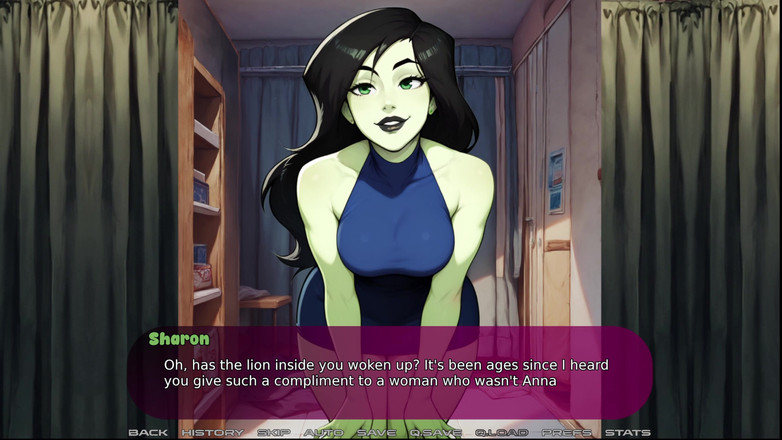
Task: Advance Sharon's dialogue by clicking the textbox
Action: [390, 372]
